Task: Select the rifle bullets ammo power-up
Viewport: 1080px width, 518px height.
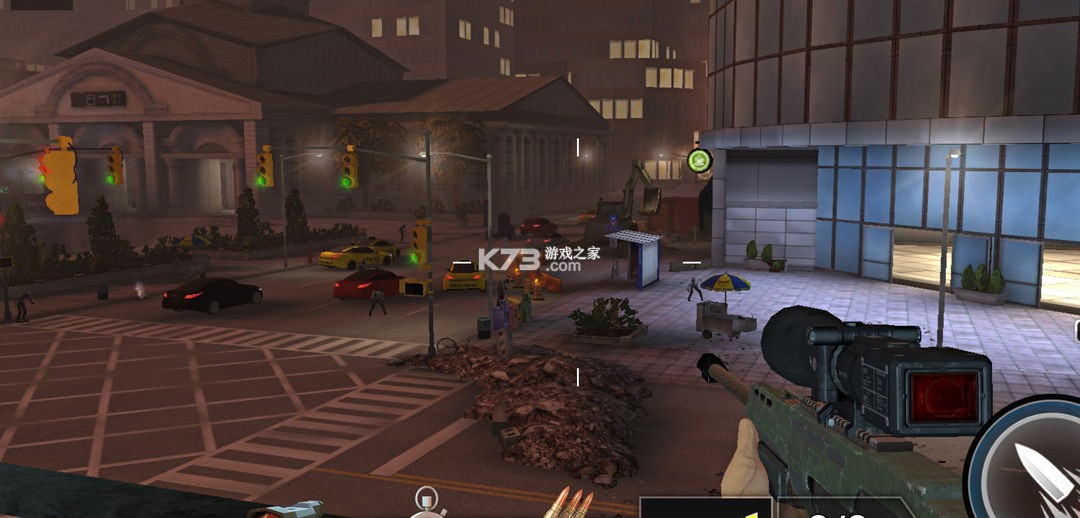Action: point(572,503)
